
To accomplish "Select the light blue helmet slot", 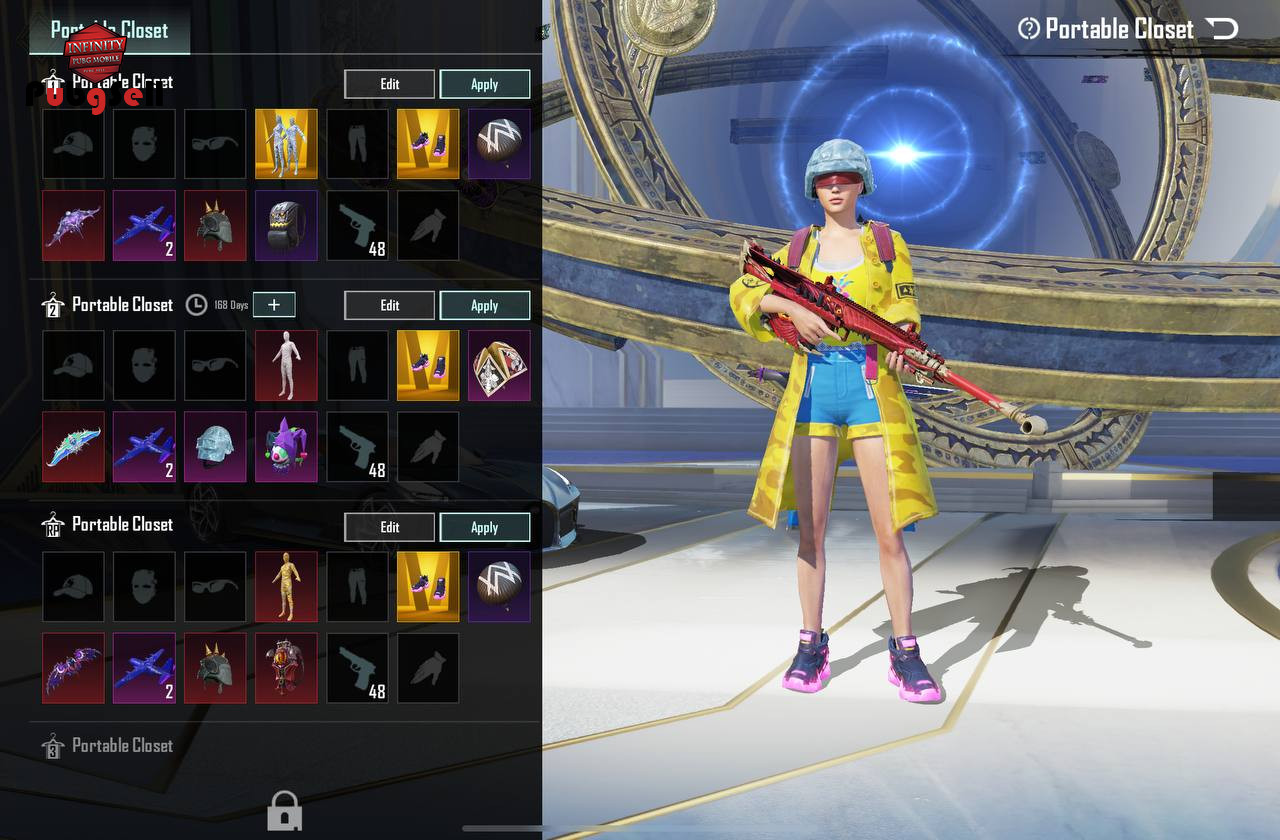I will click(215, 447).
